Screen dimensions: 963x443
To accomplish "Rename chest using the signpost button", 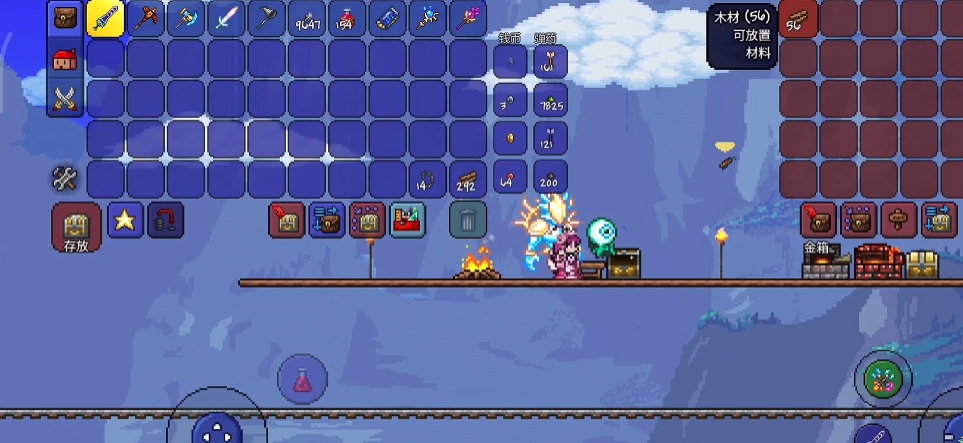I will (898, 219).
